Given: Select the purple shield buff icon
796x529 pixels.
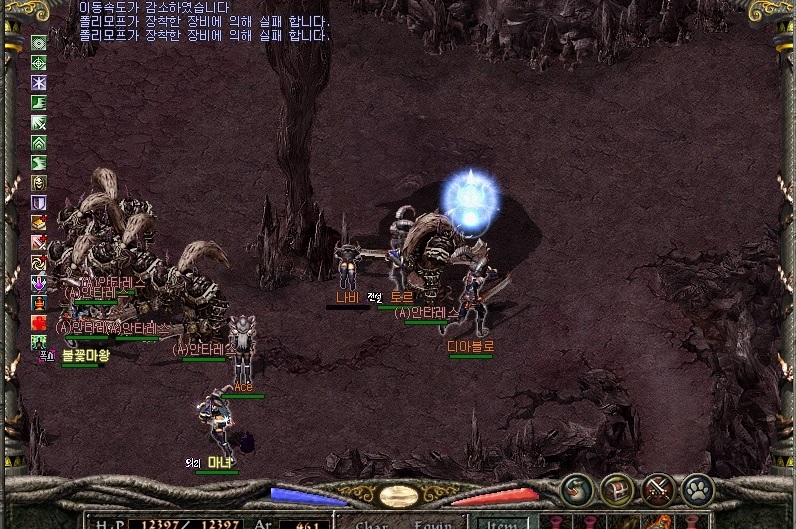Looking at the screenshot, I should point(39,203).
